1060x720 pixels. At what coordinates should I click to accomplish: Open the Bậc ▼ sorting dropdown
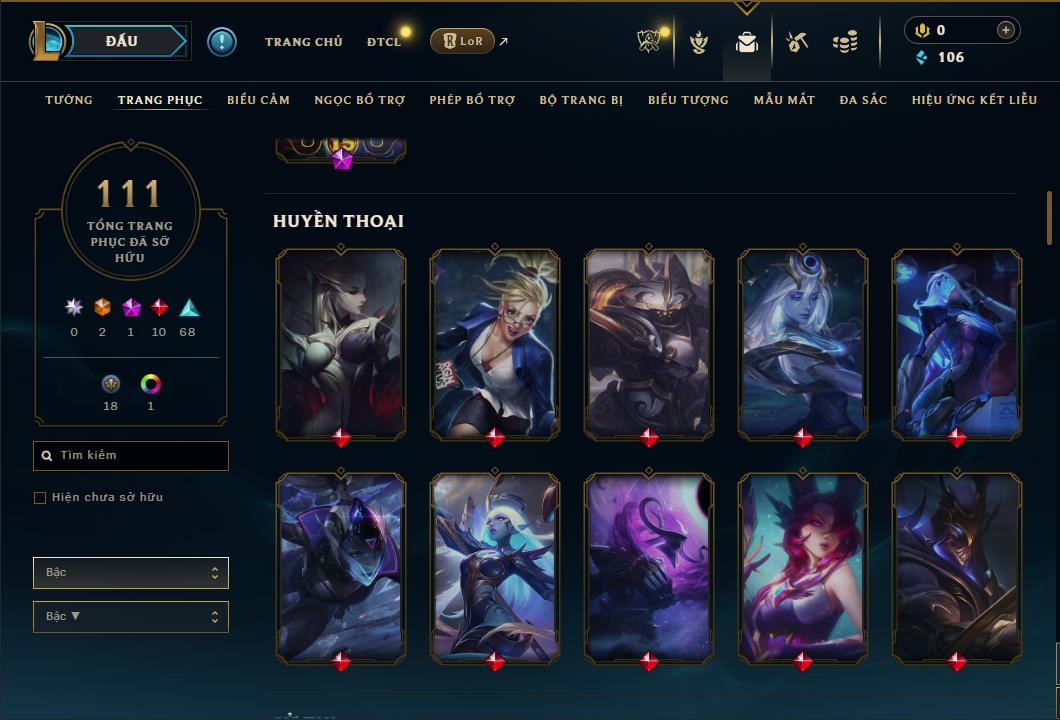pos(131,617)
